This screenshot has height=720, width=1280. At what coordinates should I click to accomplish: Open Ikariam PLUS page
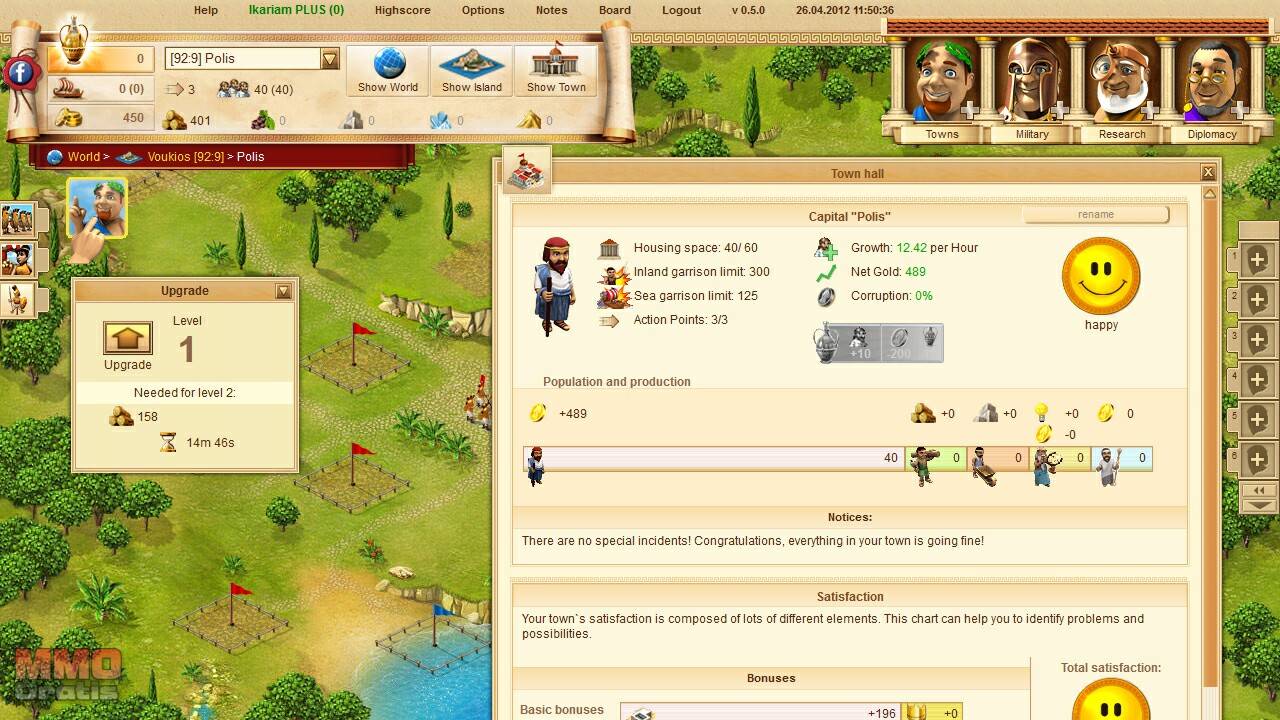(296, 10)
